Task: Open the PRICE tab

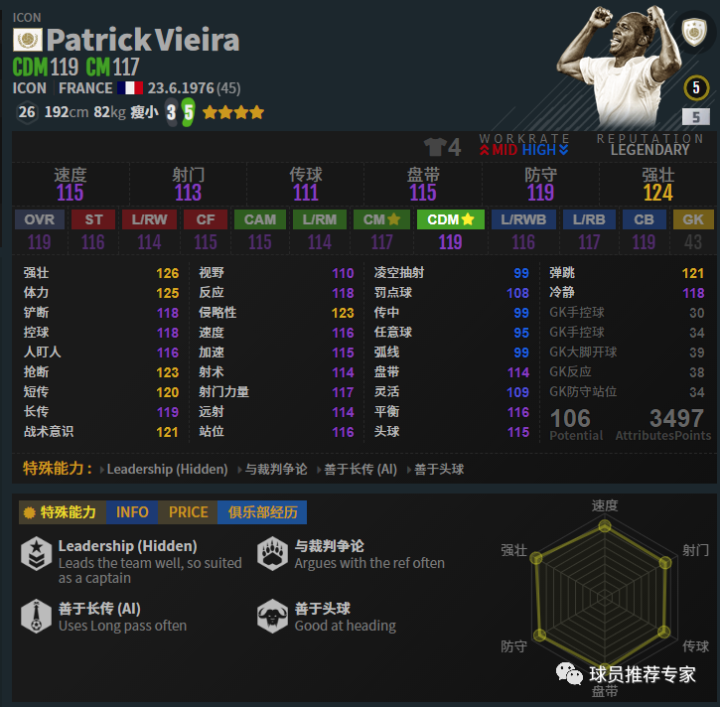Action: tap(188, 512)
